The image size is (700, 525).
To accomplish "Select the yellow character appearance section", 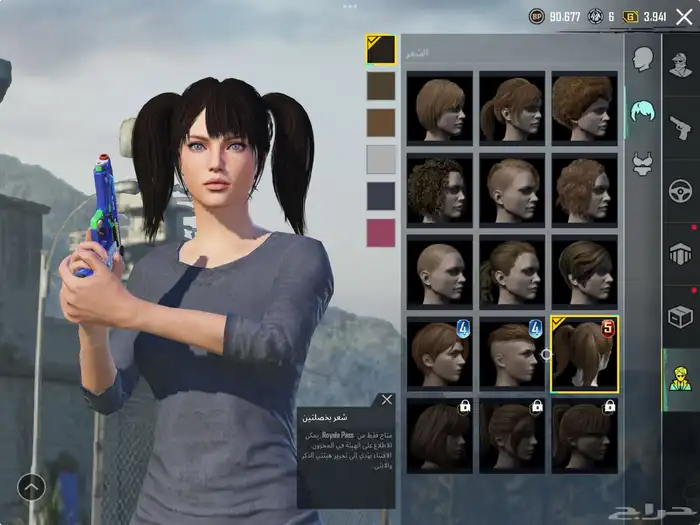I will (681, 380).
